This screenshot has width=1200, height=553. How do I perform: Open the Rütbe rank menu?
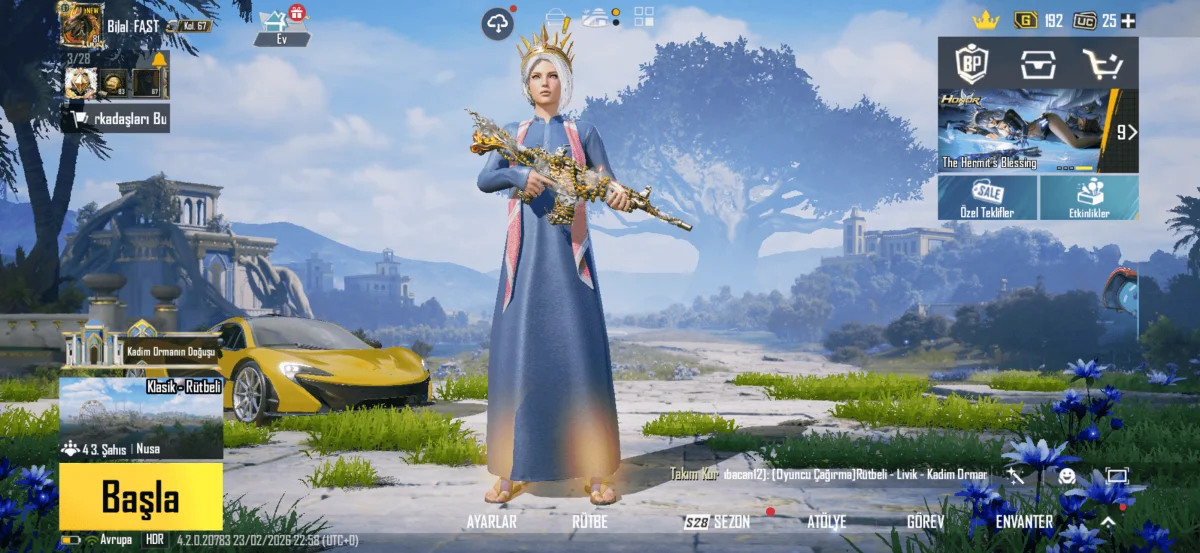coord(589,521)
